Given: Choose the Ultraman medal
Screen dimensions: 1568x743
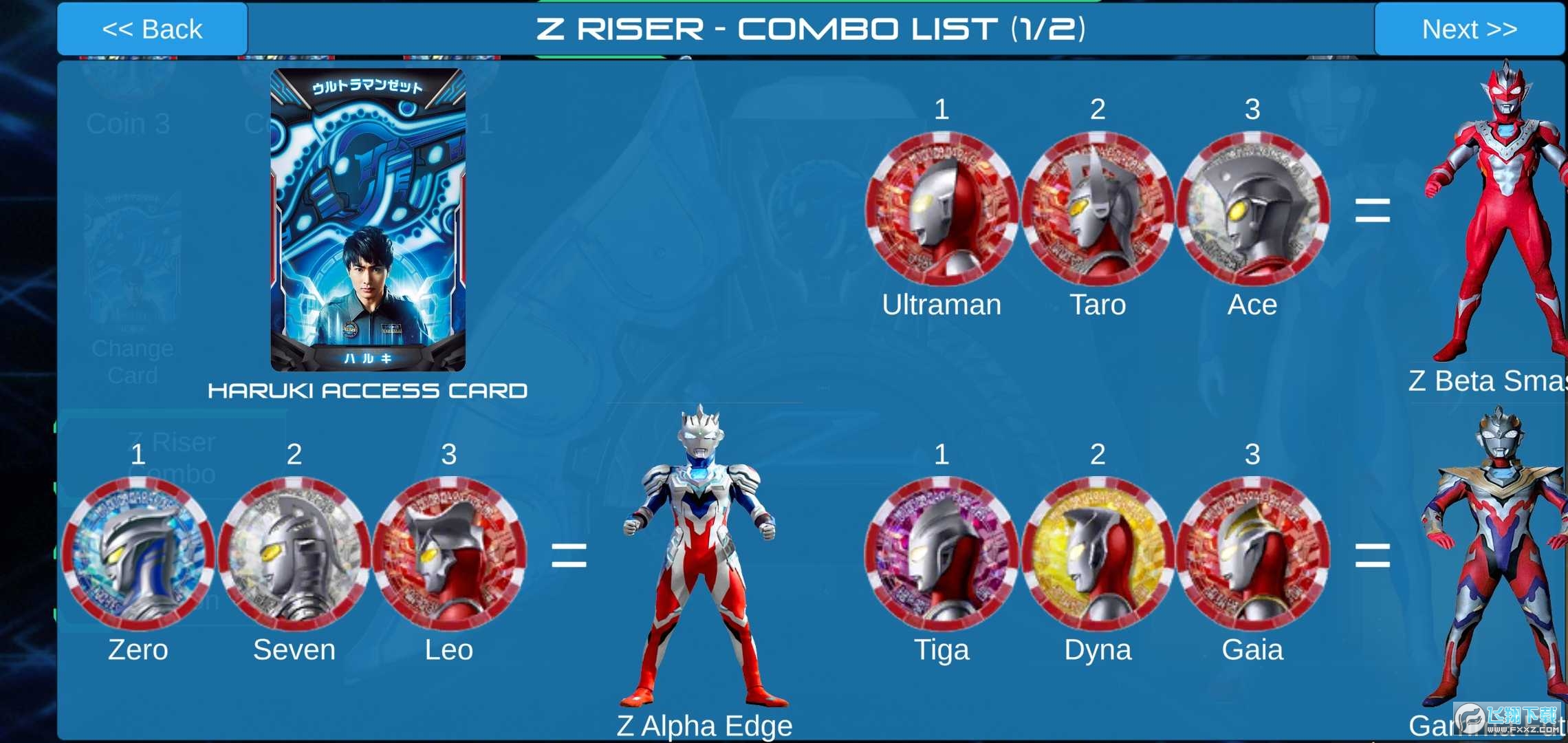Looking at the screenshot, I should click(x=941, y=209).
